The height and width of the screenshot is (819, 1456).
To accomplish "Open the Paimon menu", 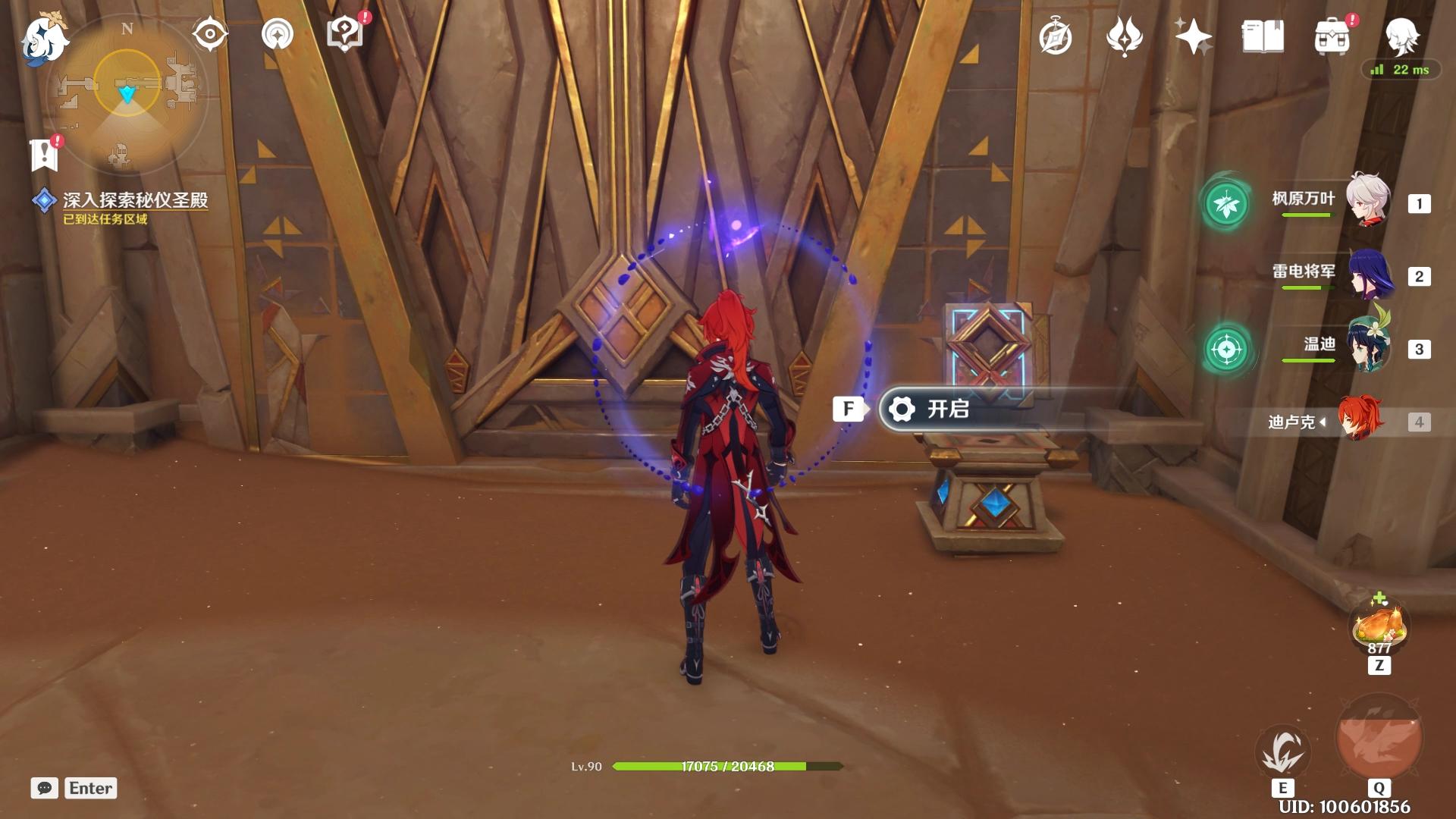I will [x=44, y=38].
